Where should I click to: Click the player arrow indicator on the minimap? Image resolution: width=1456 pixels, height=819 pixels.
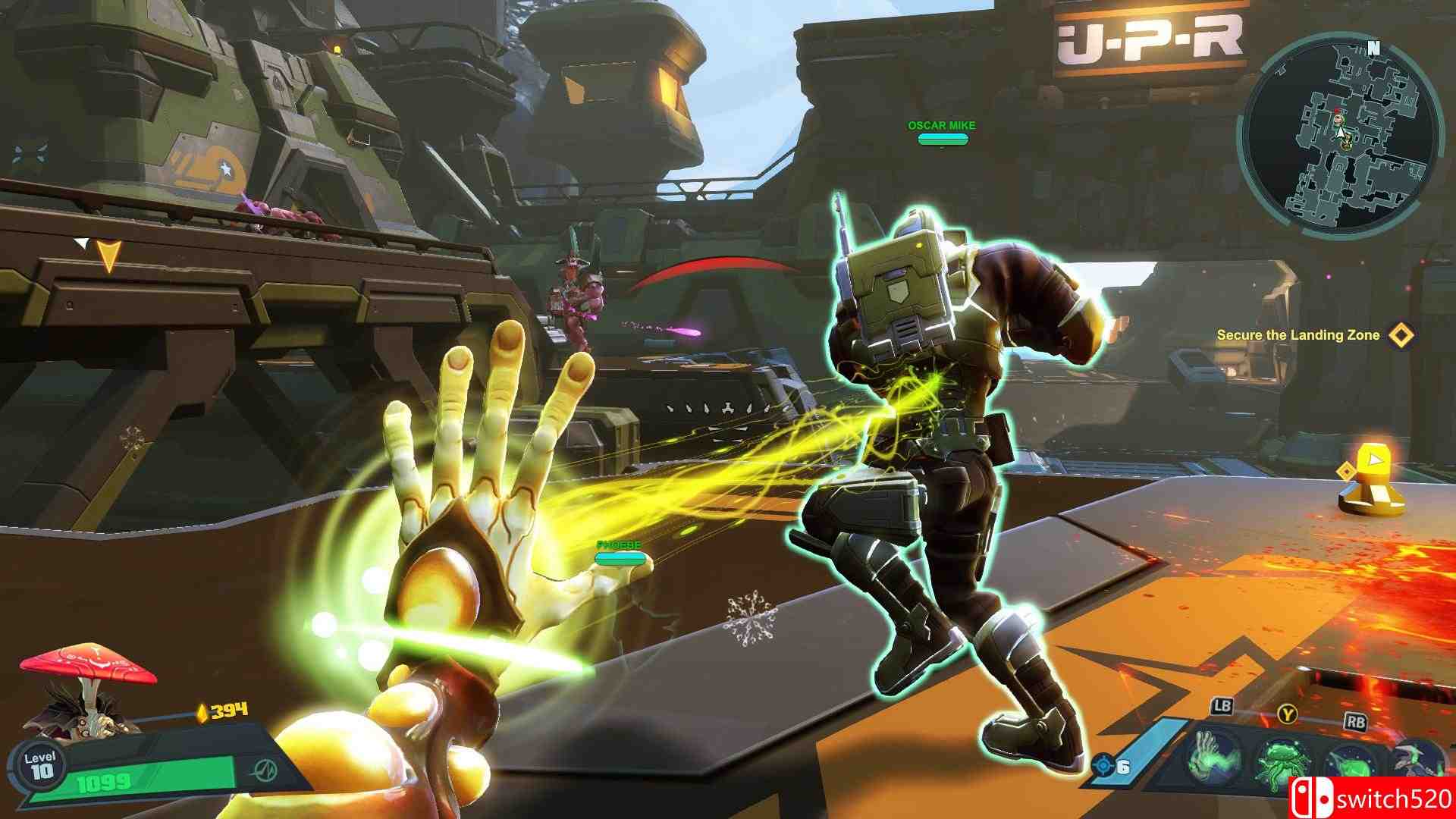click(1341, 132)
